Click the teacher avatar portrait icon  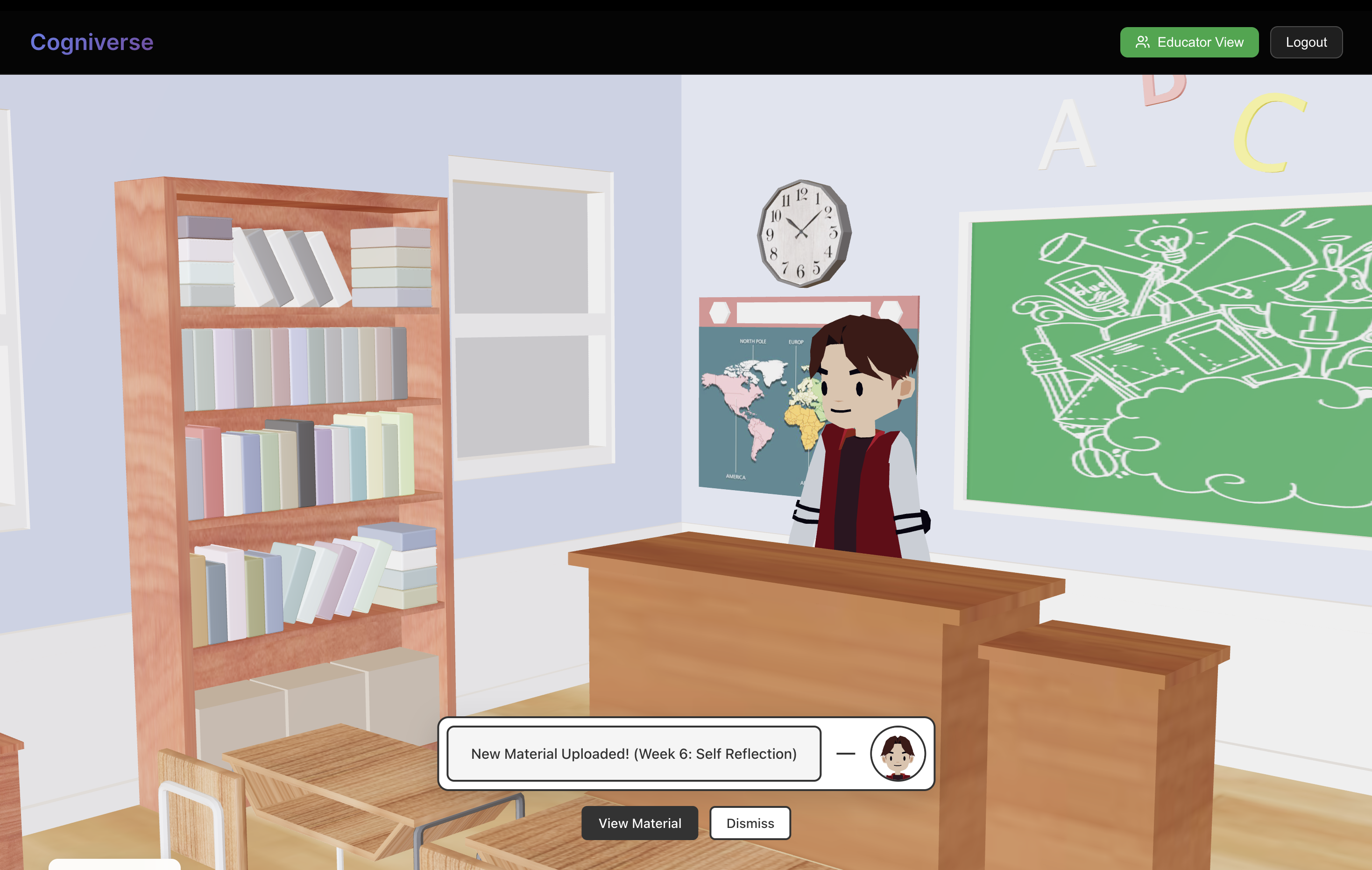pos(898,753)
